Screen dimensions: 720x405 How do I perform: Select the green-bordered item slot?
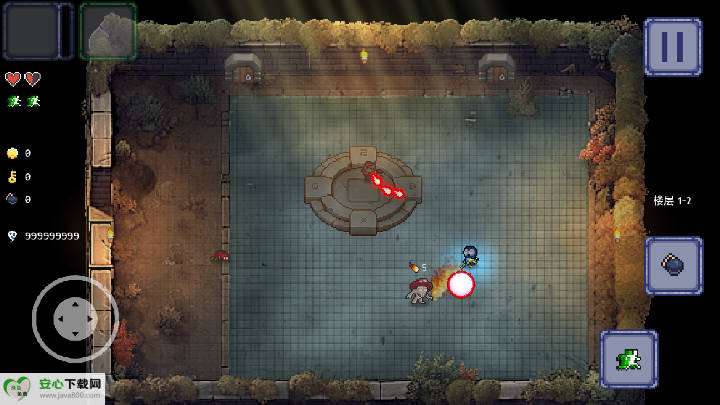(107, 31)
